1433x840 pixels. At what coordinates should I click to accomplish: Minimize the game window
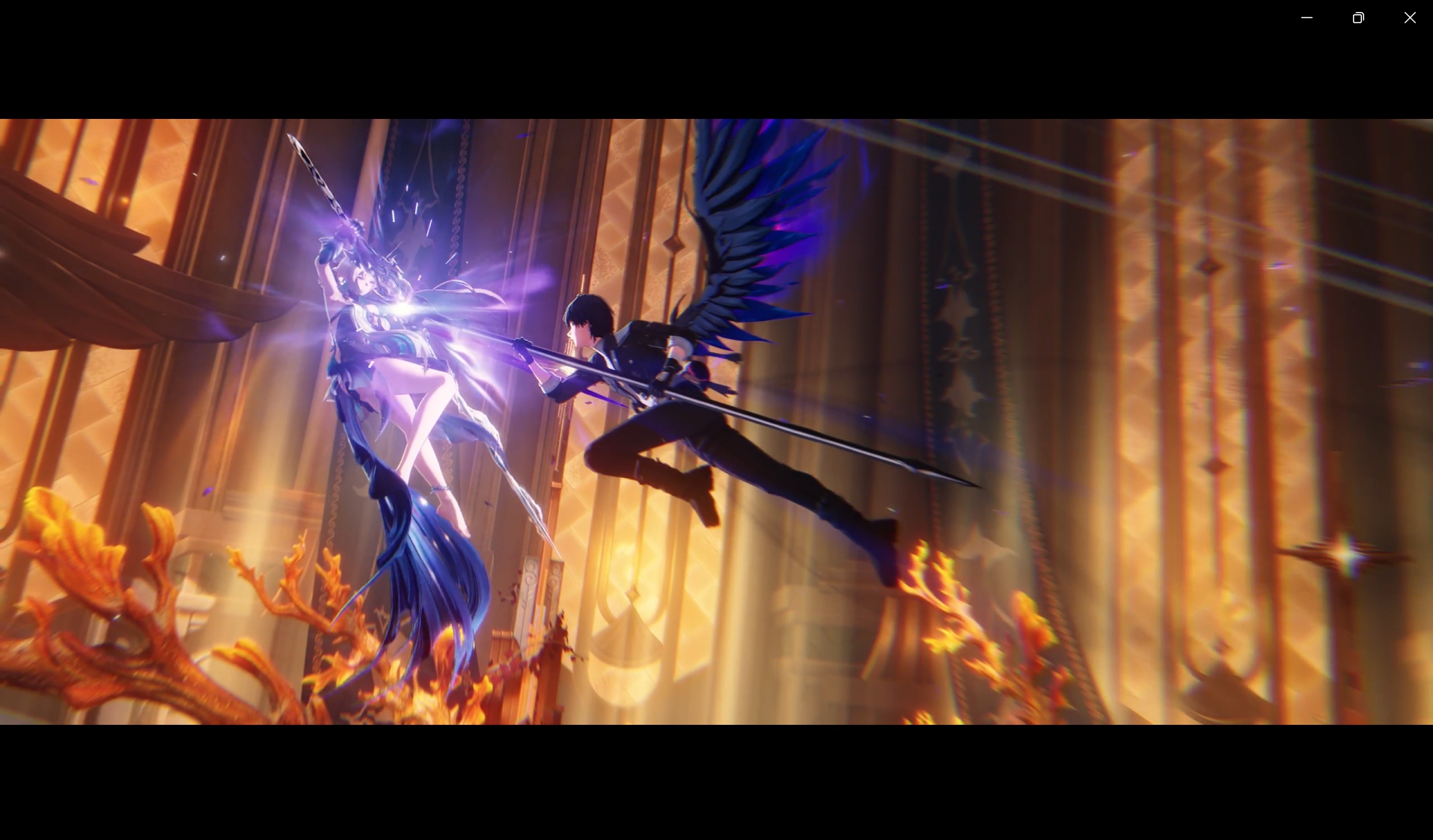pyautogui.click(x=1307, y=17)
